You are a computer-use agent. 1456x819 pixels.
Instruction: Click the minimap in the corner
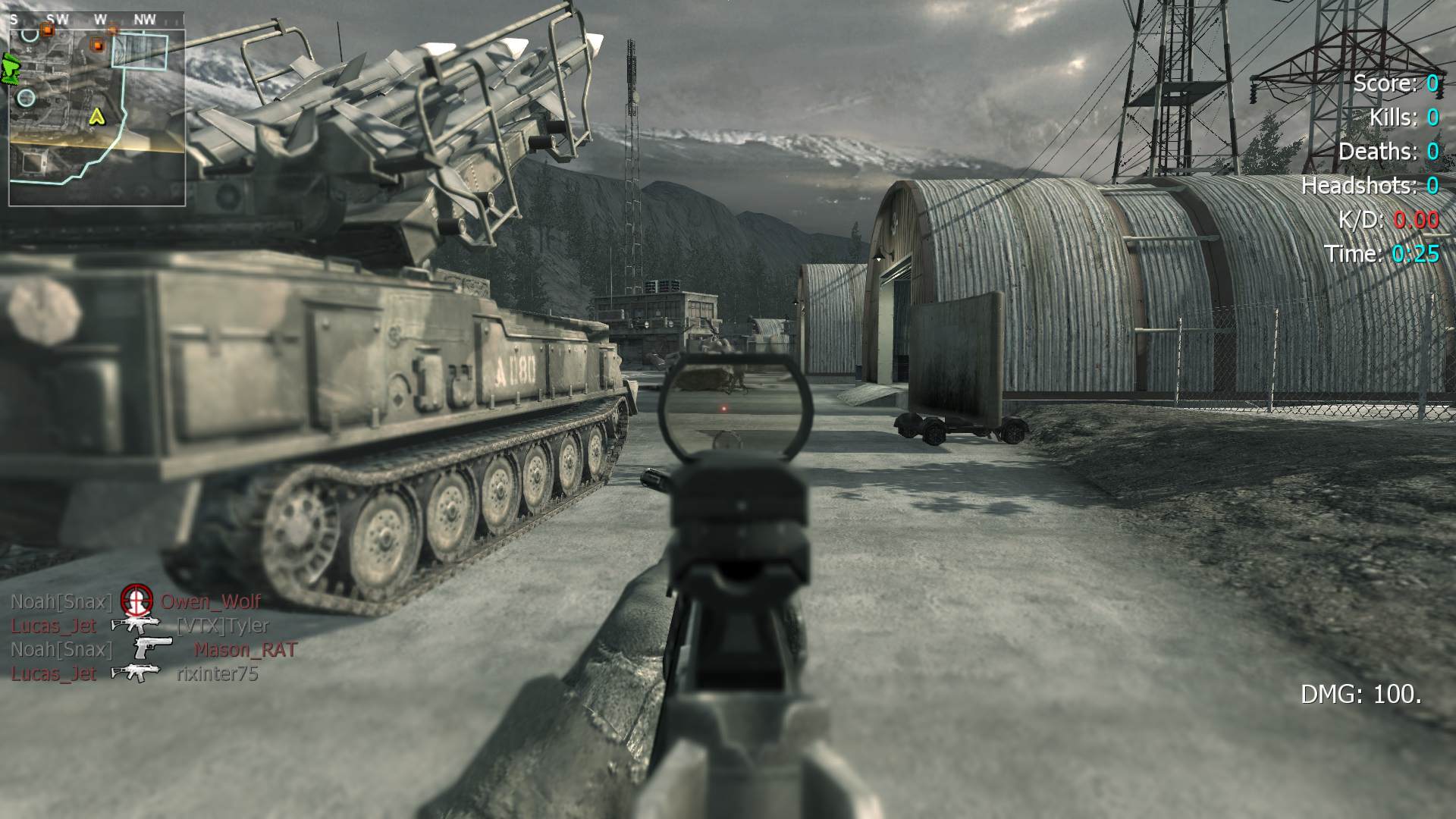97,118
